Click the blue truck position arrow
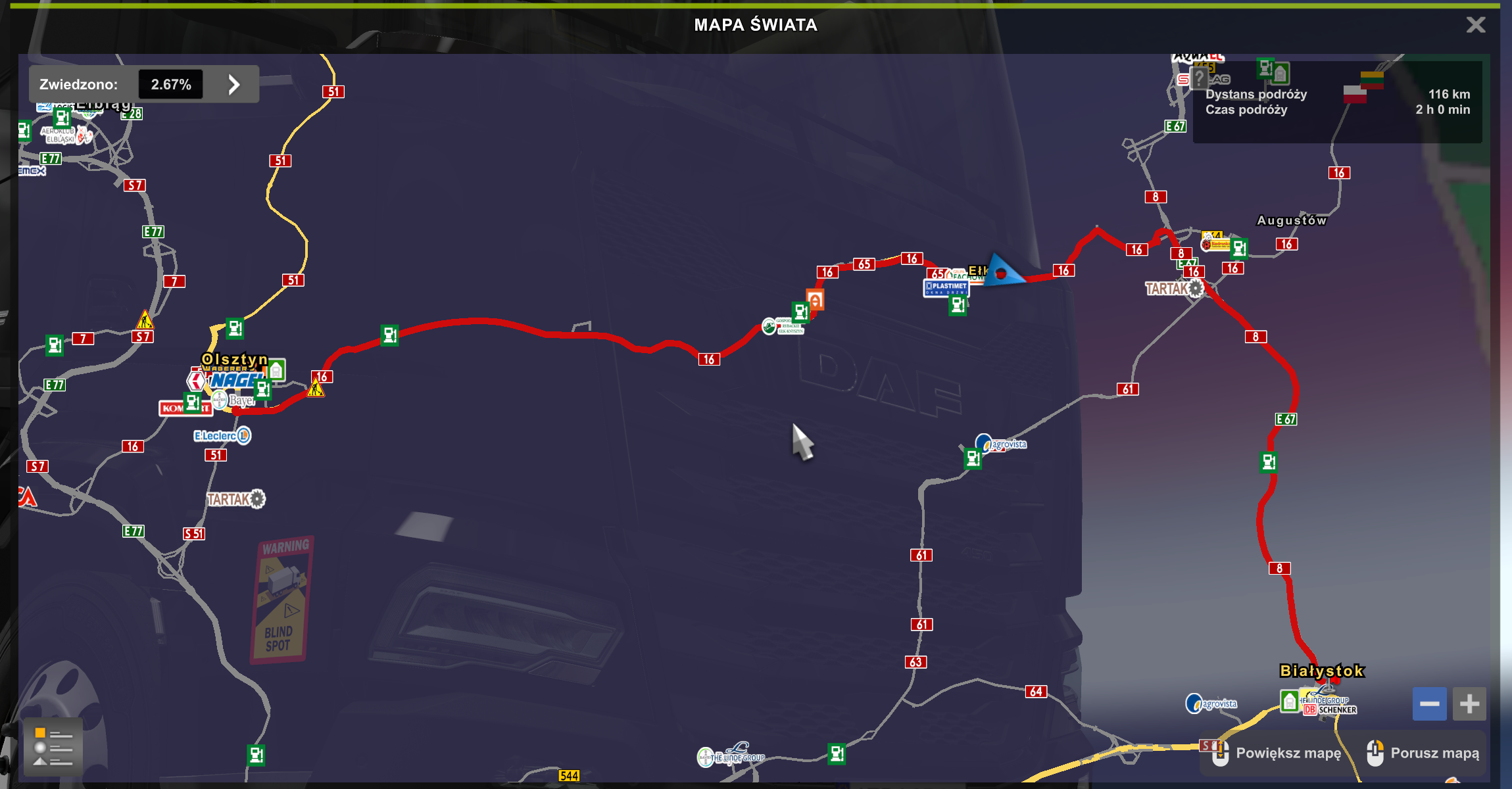This screenshot has width=1512, height=789. 1003,271
